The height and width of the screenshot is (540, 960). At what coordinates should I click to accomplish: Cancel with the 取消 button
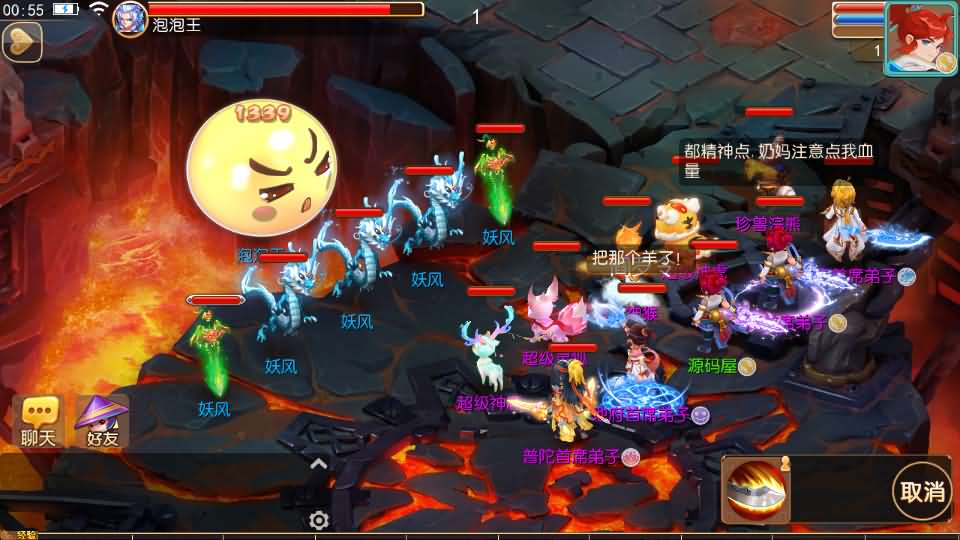pos(921,491)
